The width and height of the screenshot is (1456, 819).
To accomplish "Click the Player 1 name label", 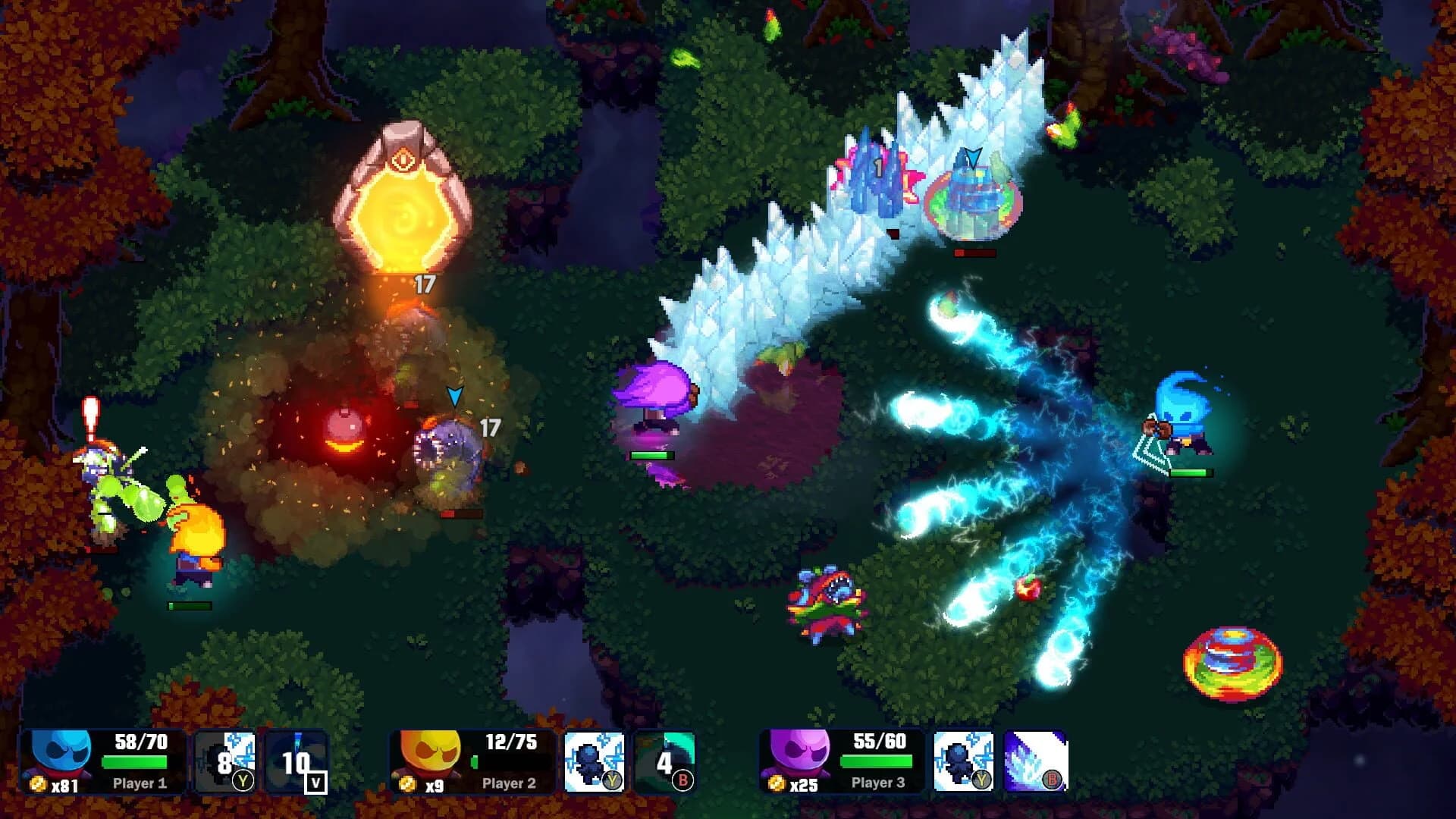I will [142, 786].
